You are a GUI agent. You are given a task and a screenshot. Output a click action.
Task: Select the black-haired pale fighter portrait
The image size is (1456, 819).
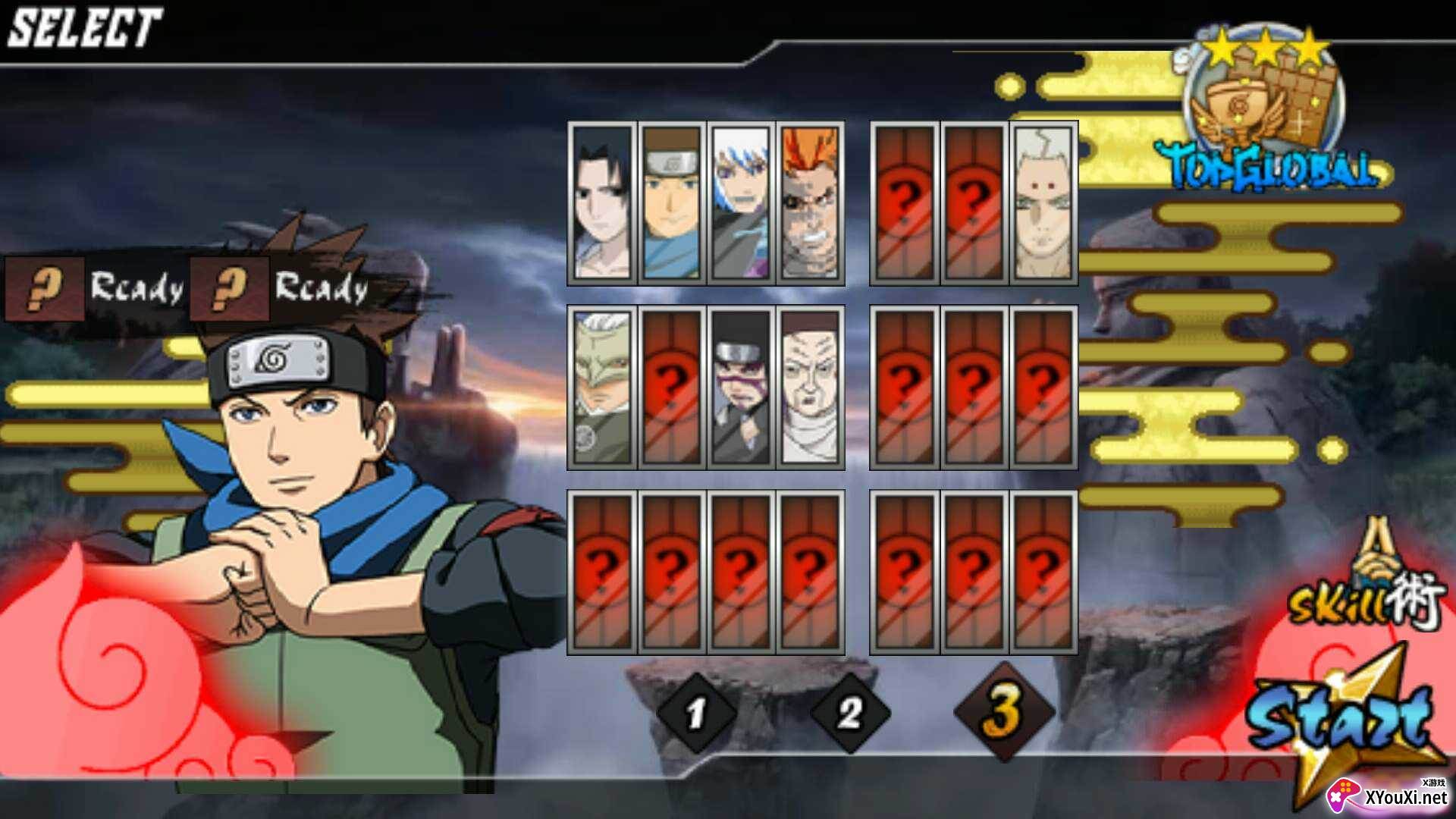tap(602, 202)
